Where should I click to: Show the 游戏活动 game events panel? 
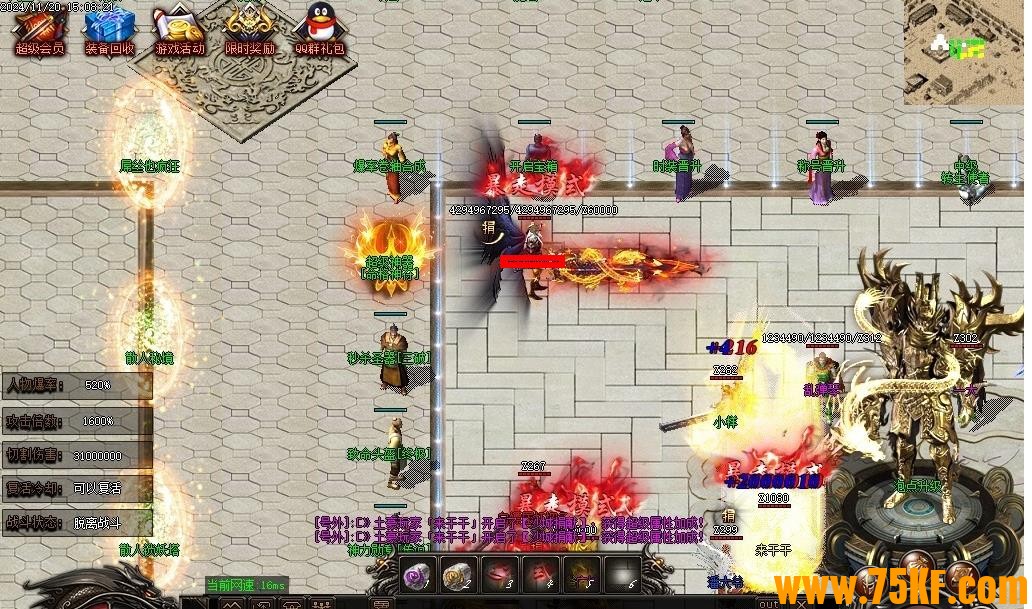179,30
